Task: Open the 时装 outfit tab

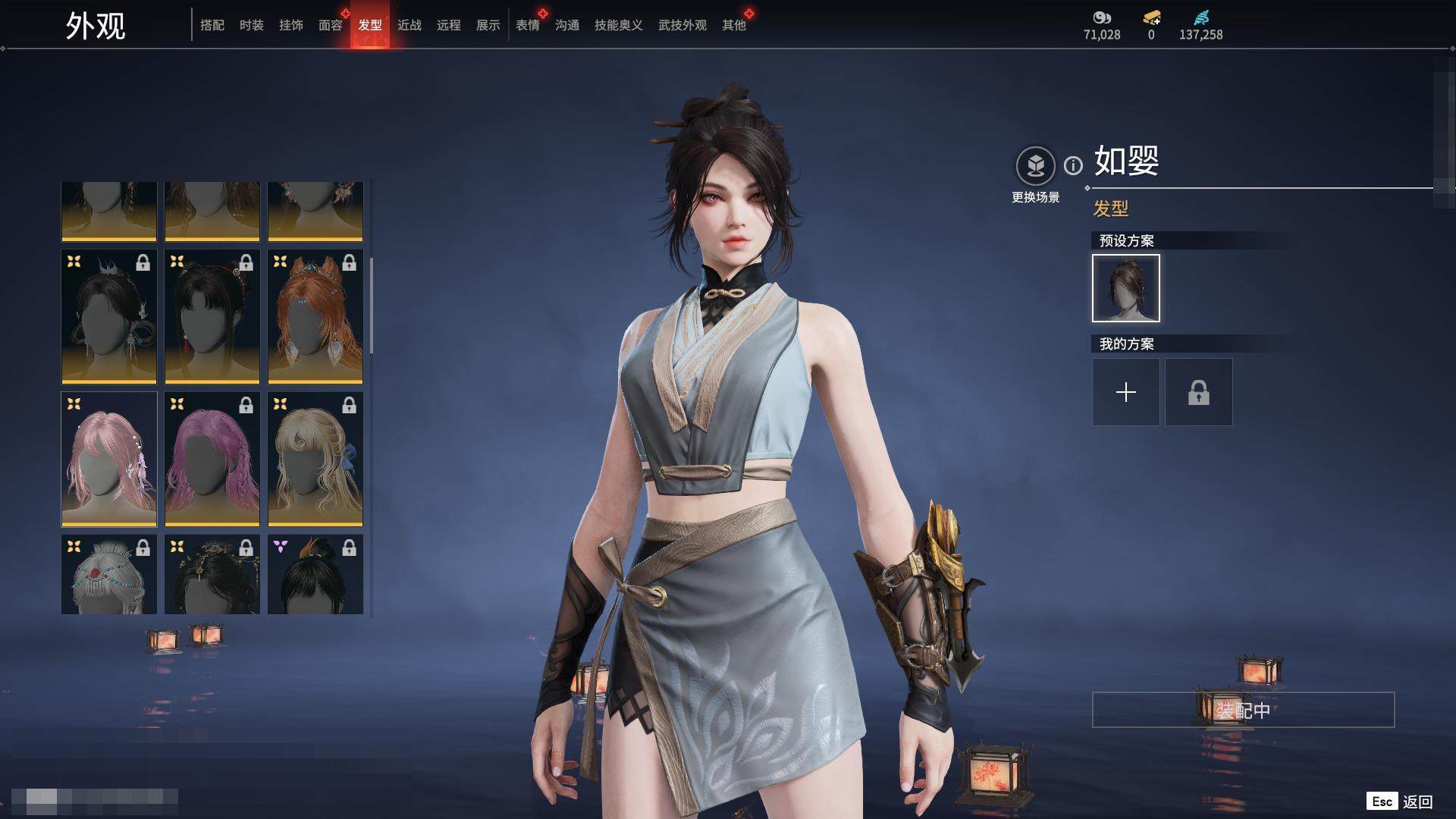Action: (252, 25)
